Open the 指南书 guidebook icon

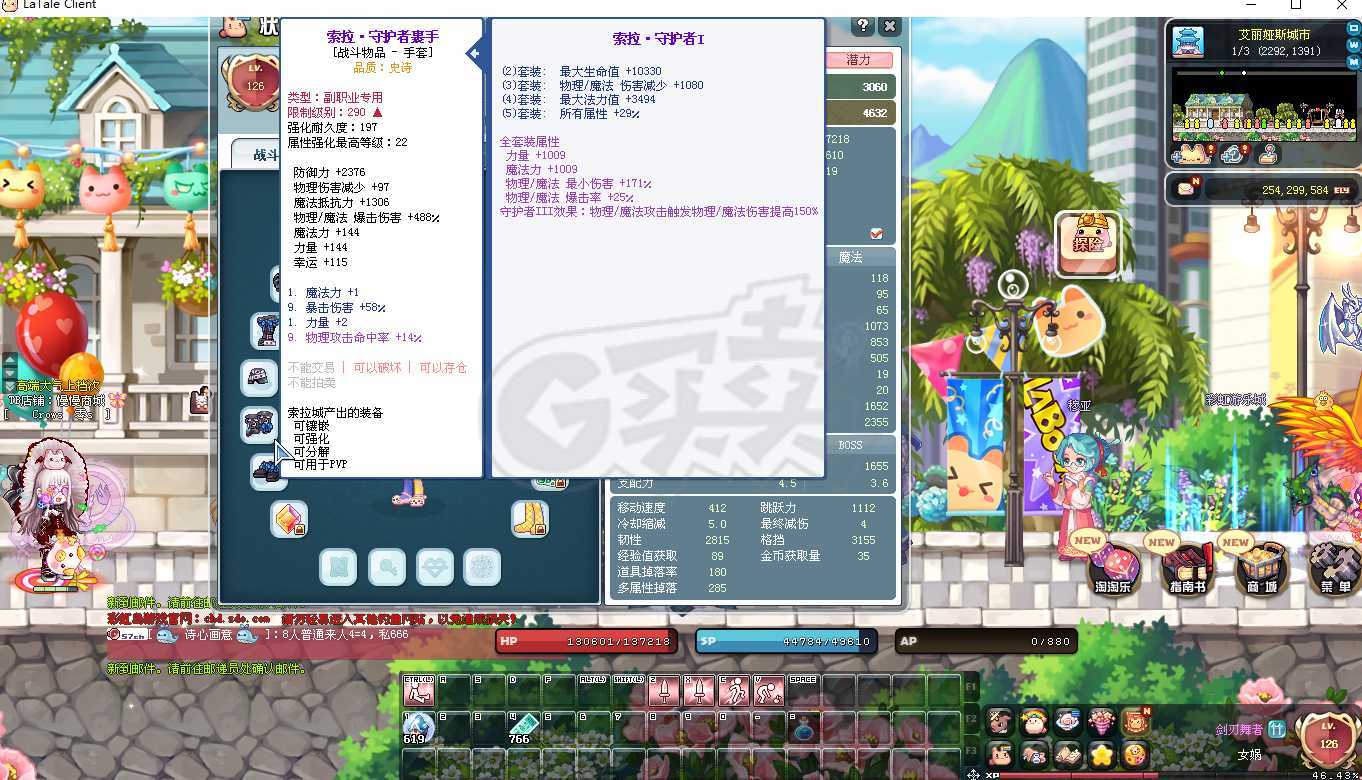click(1186, 565)
